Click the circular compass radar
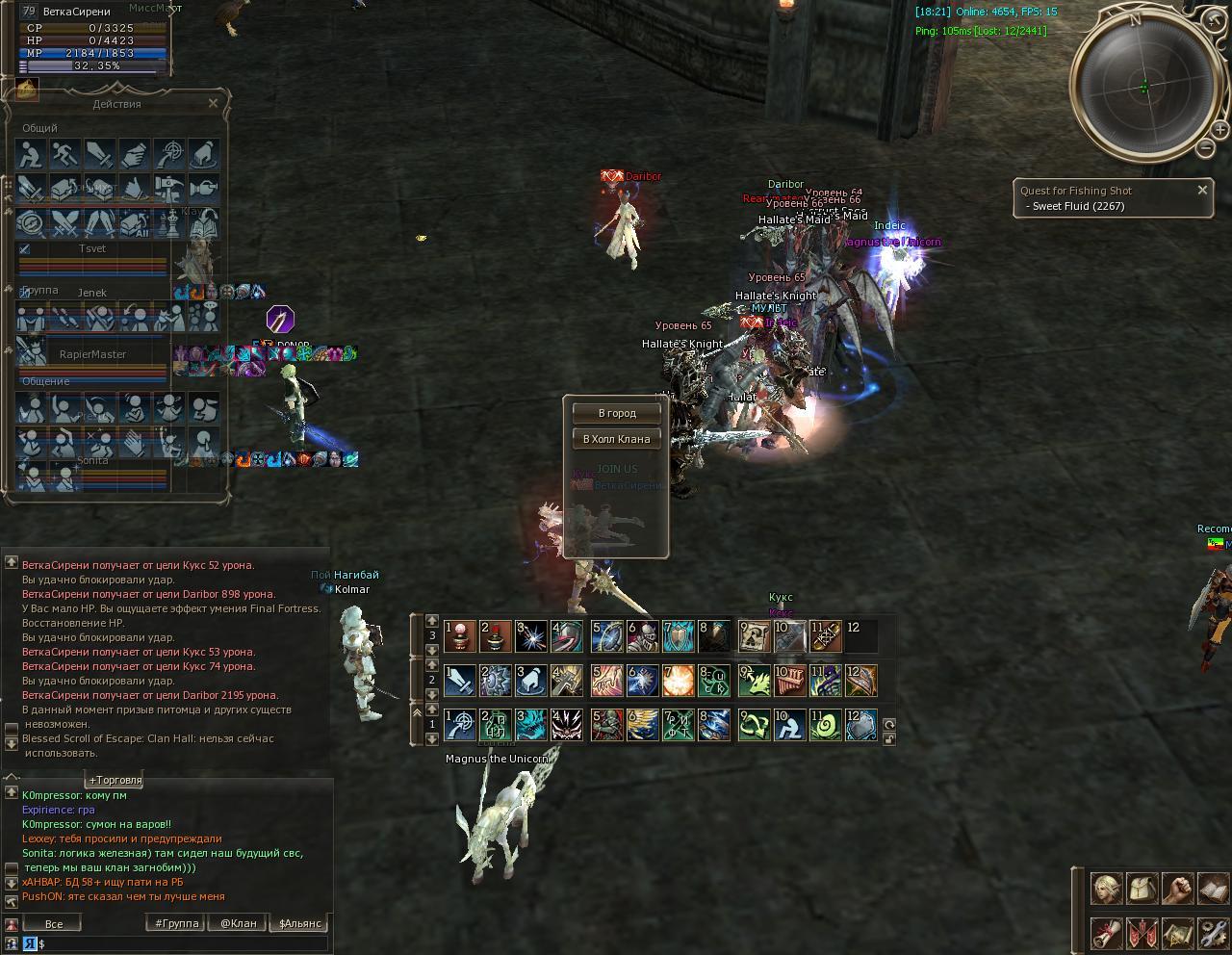1232x955 pixels. [x=1143, y=87]
